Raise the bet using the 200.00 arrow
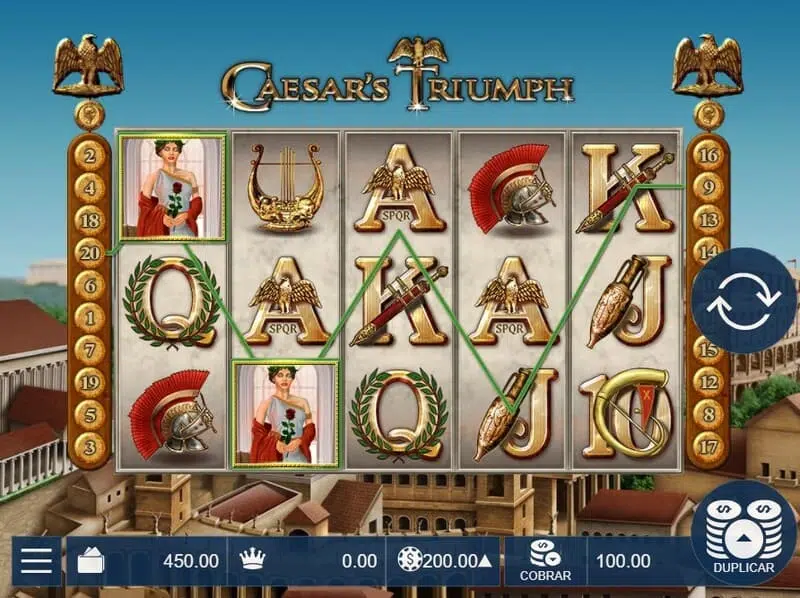The image size is (800, 598). (x=485, y=561)
